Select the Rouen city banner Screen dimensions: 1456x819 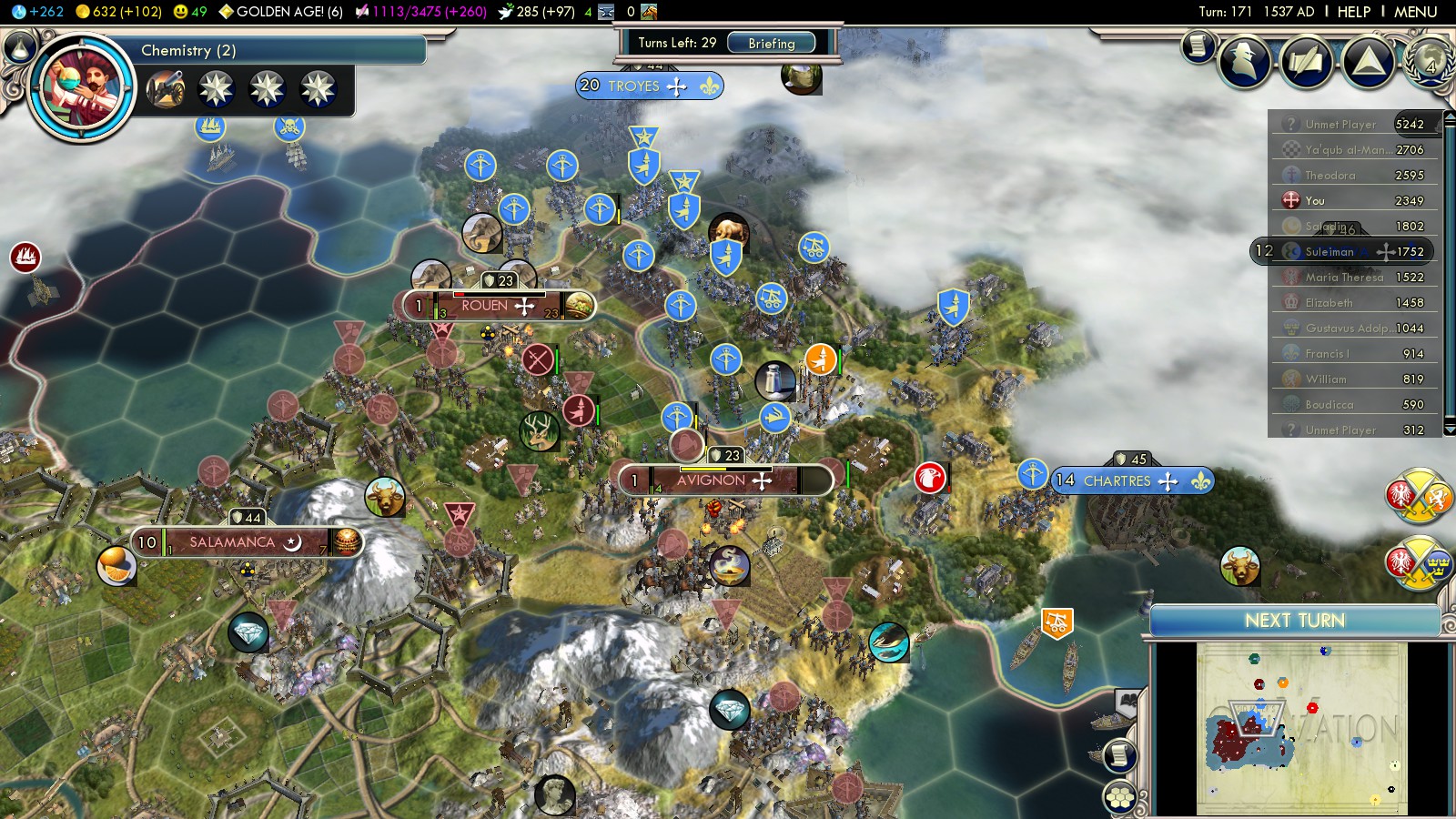point(496,306)
